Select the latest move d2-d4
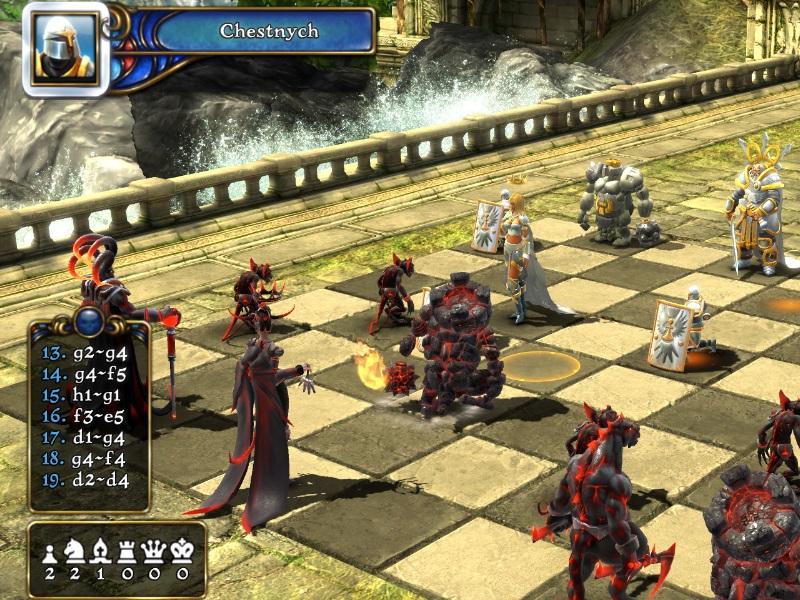The height and width of the screenshot is (600, 800). pos(85,479)
